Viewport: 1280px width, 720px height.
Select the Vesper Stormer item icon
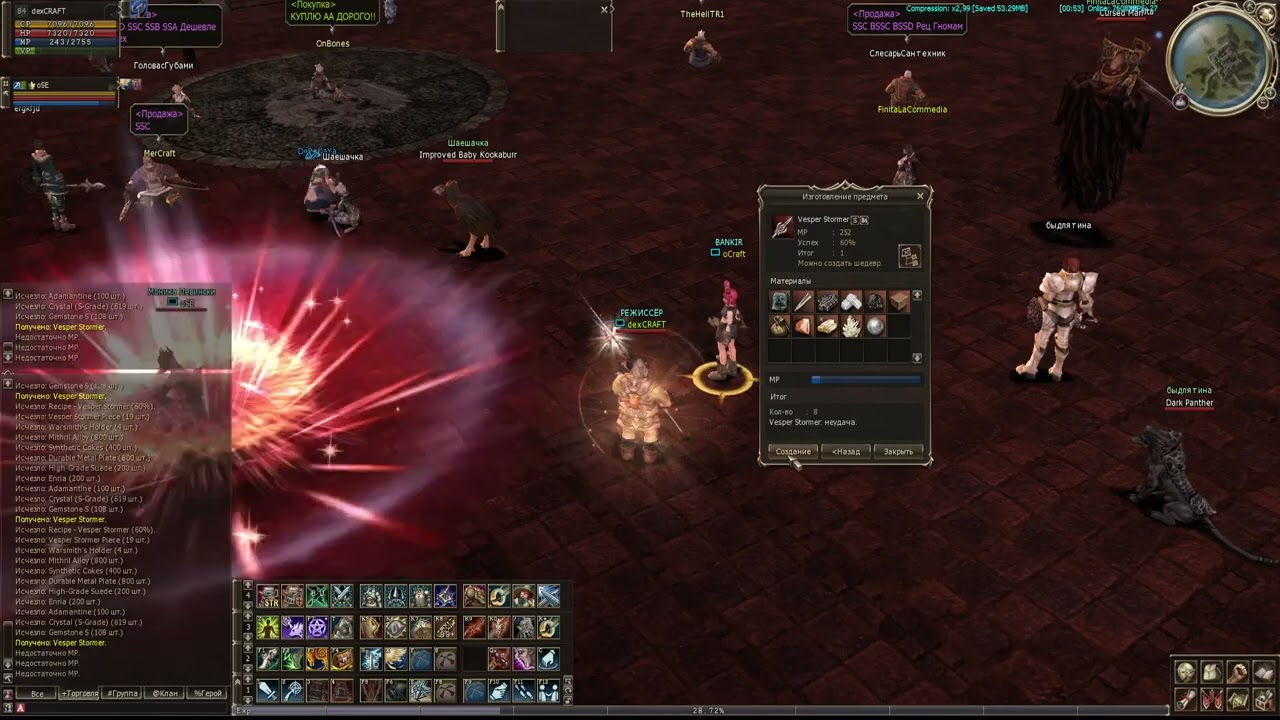pos(782,227)
